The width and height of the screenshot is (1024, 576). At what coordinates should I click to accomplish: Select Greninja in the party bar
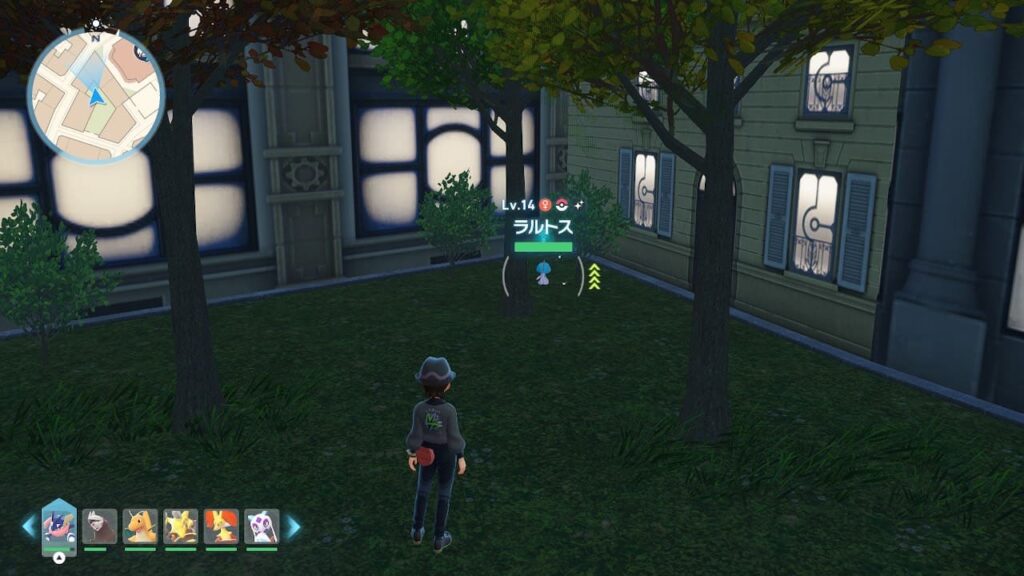tap(59, 526)
